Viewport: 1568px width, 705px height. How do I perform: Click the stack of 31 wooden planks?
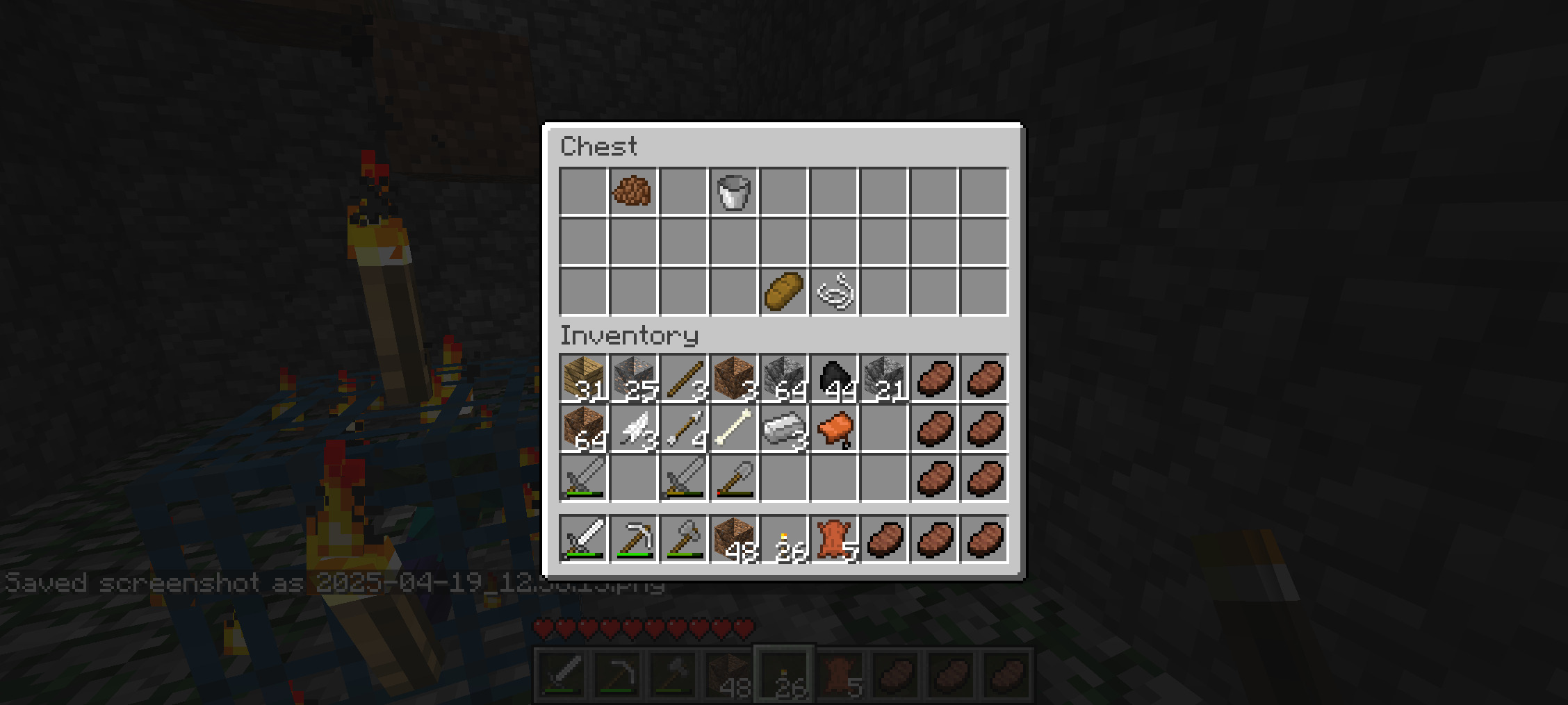[x=583, y=379]
